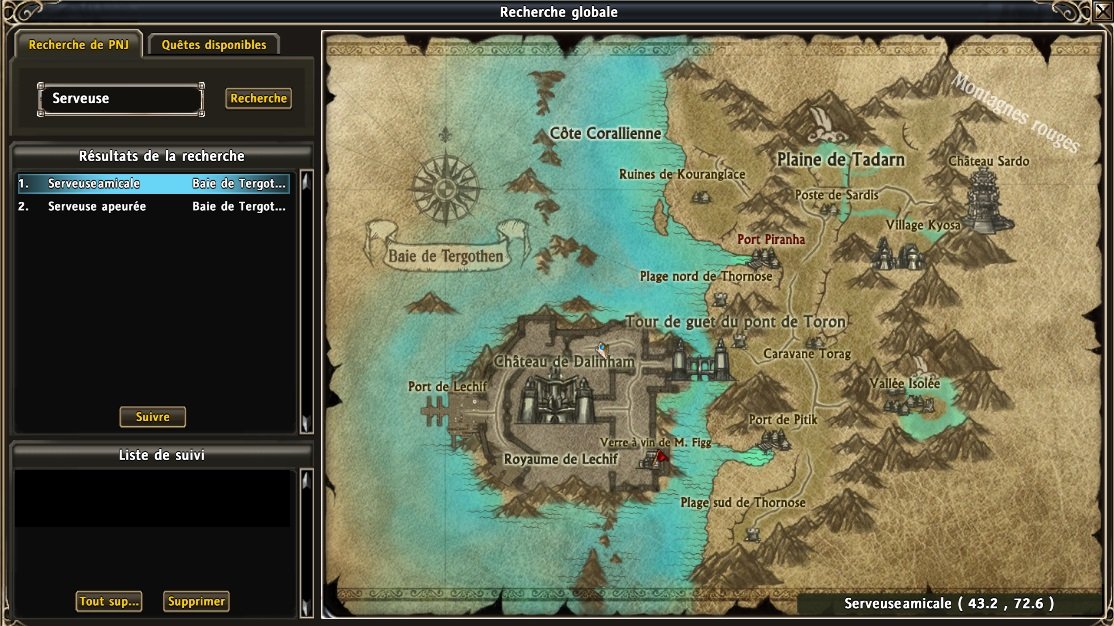Open the Quêtes disponibles tab
Screen dimensions: 1114x626
[x=214, y=45]
